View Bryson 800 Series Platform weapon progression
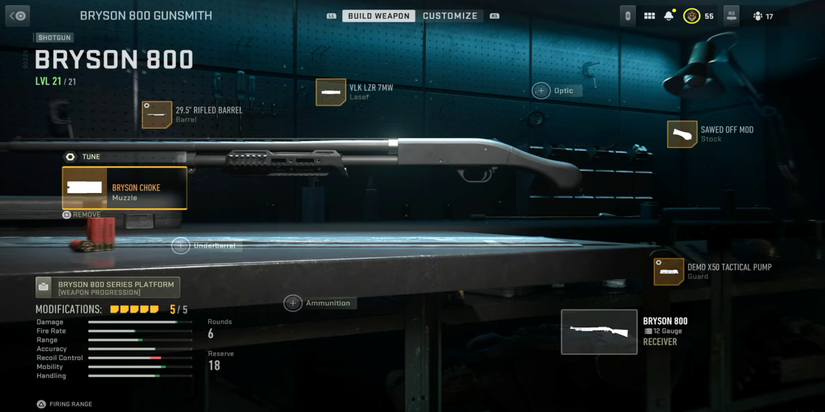The width and height of the screenshot is (825, 412). (108, 288)
